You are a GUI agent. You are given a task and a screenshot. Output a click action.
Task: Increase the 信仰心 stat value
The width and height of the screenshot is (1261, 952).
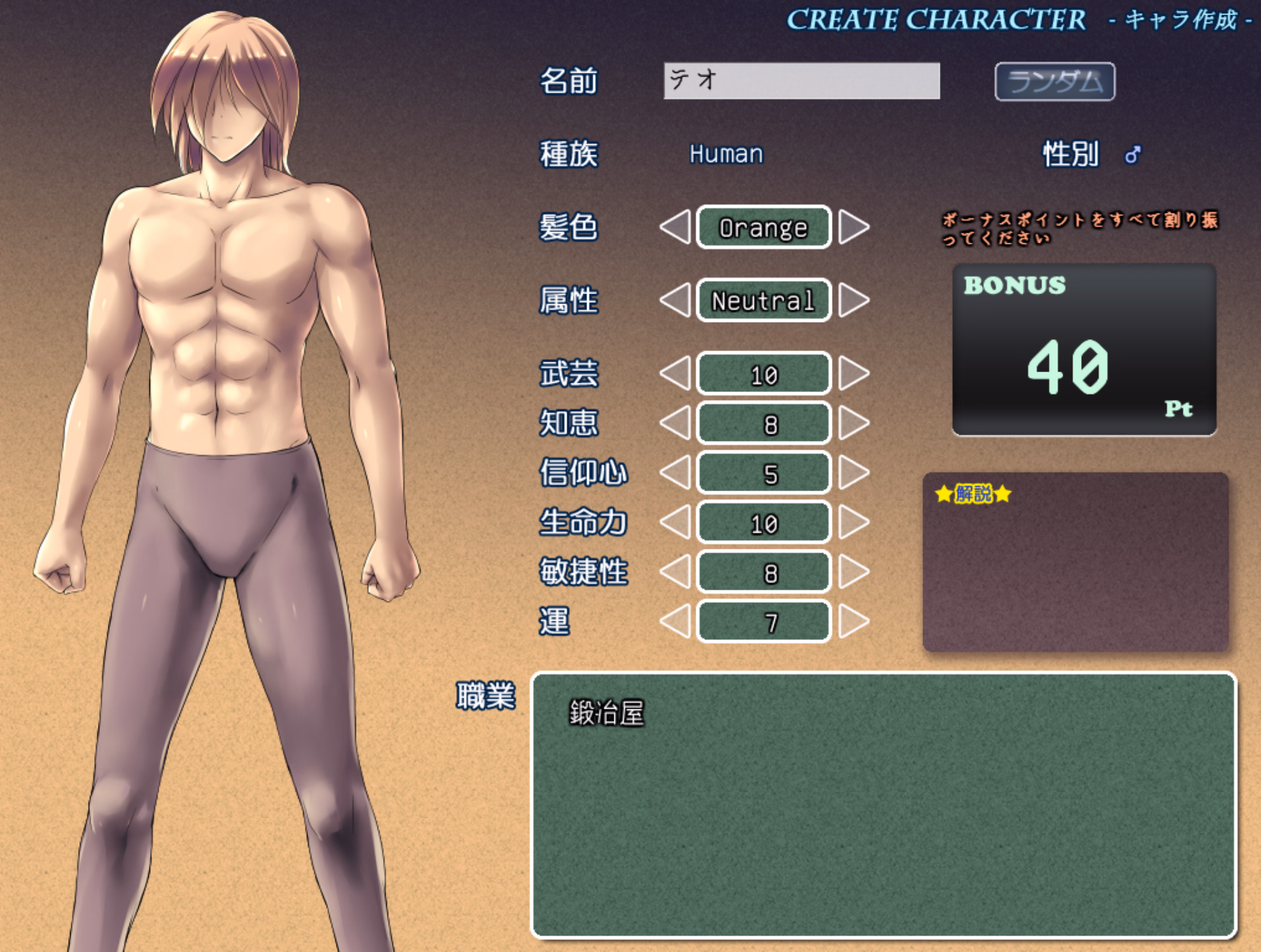[853, 473]
